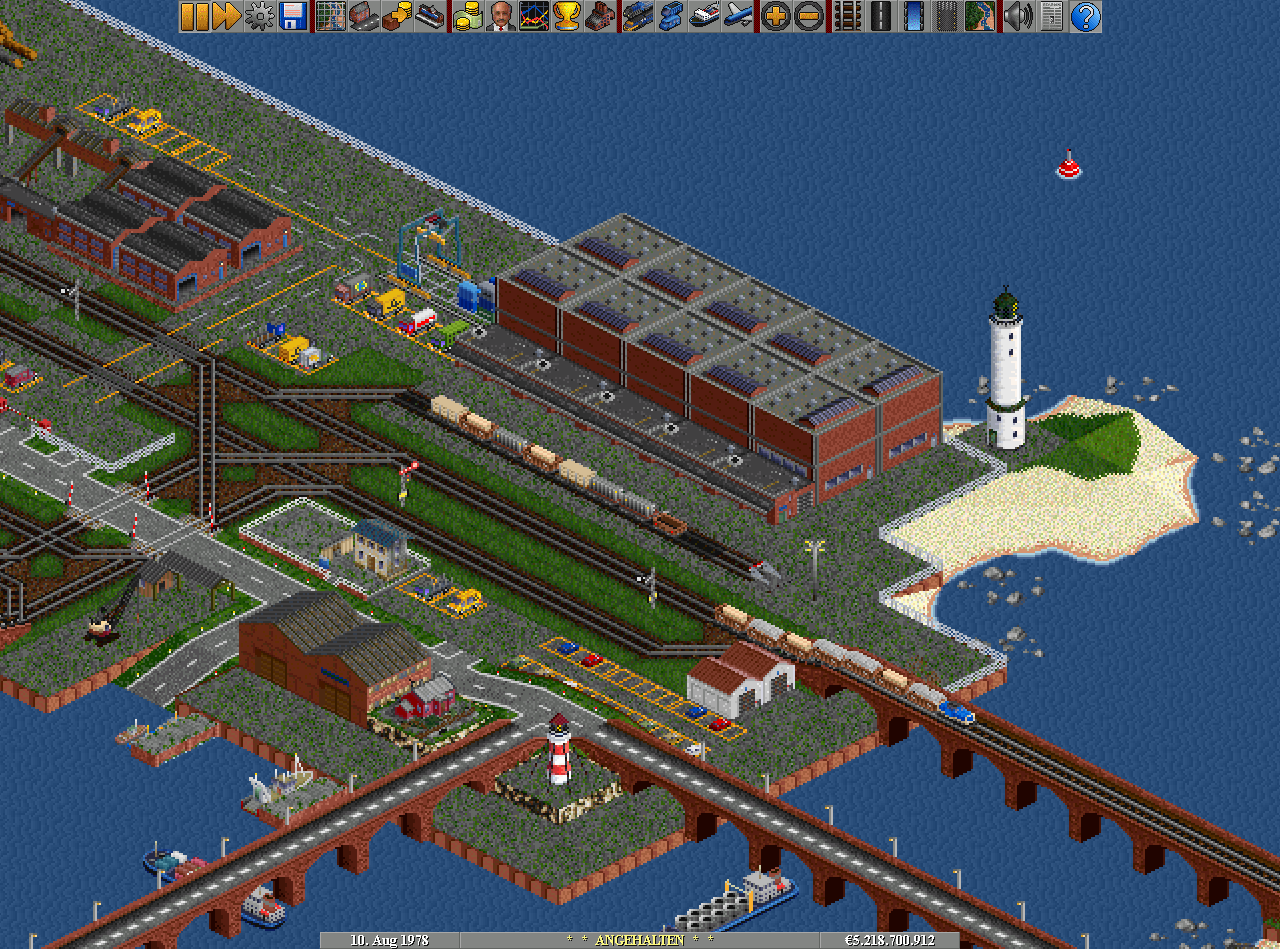This screenshot has width=1280, height=949.
Task: Open the subsidies coin-arrow icon
Action: [396, 16]
